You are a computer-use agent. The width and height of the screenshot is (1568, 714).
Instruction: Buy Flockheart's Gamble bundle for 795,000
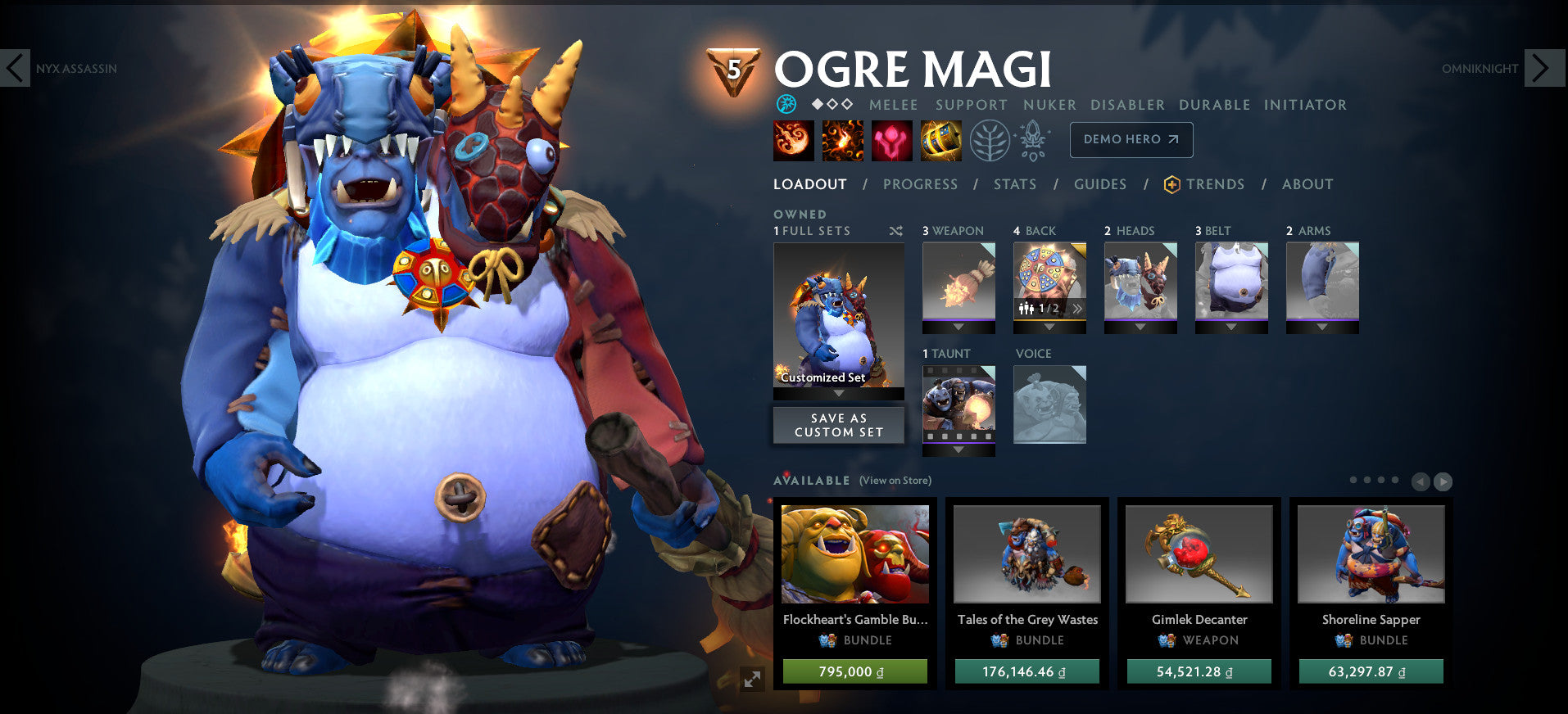[x=854, y=671]
